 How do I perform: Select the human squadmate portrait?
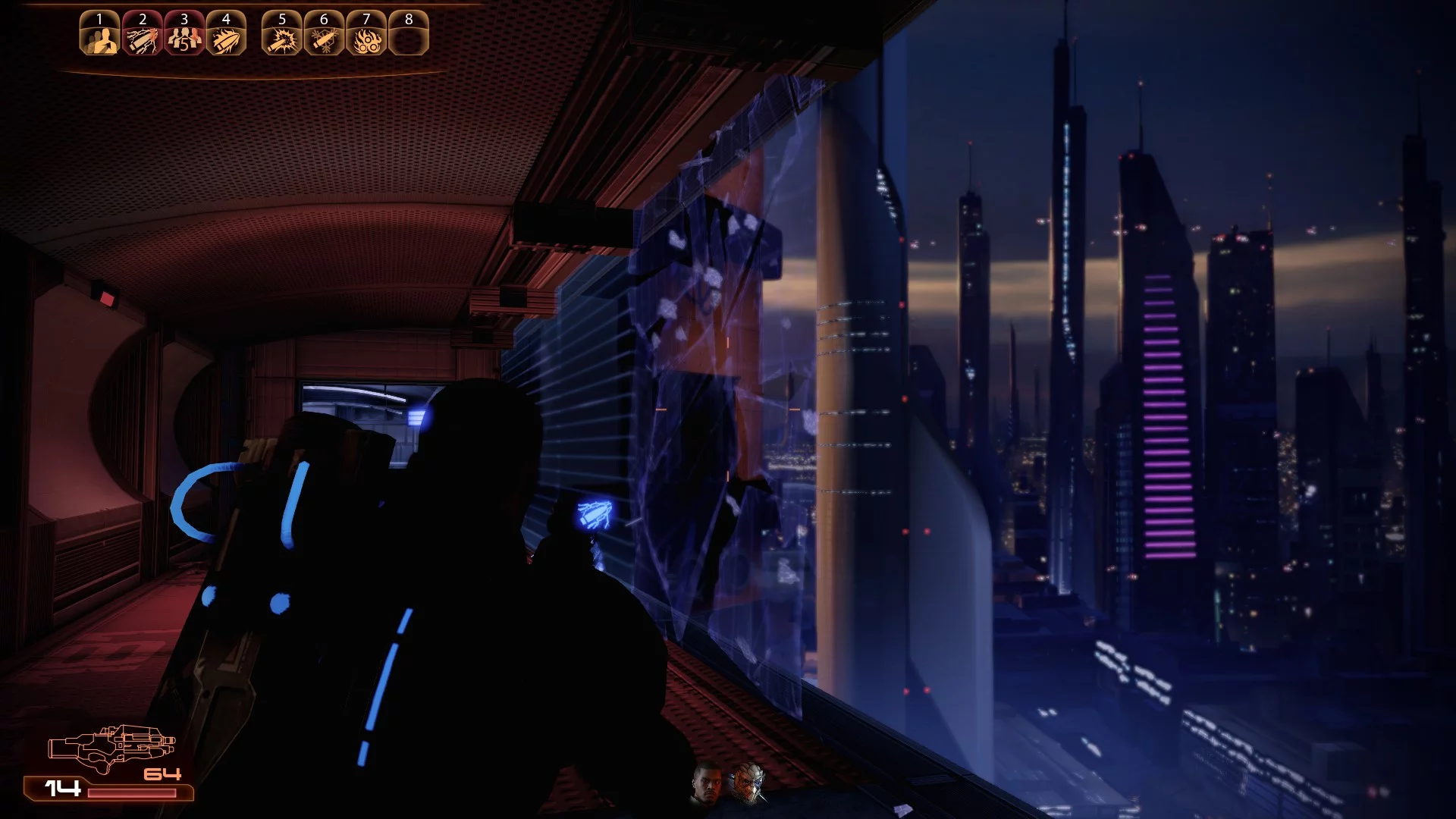click(707, 785)
